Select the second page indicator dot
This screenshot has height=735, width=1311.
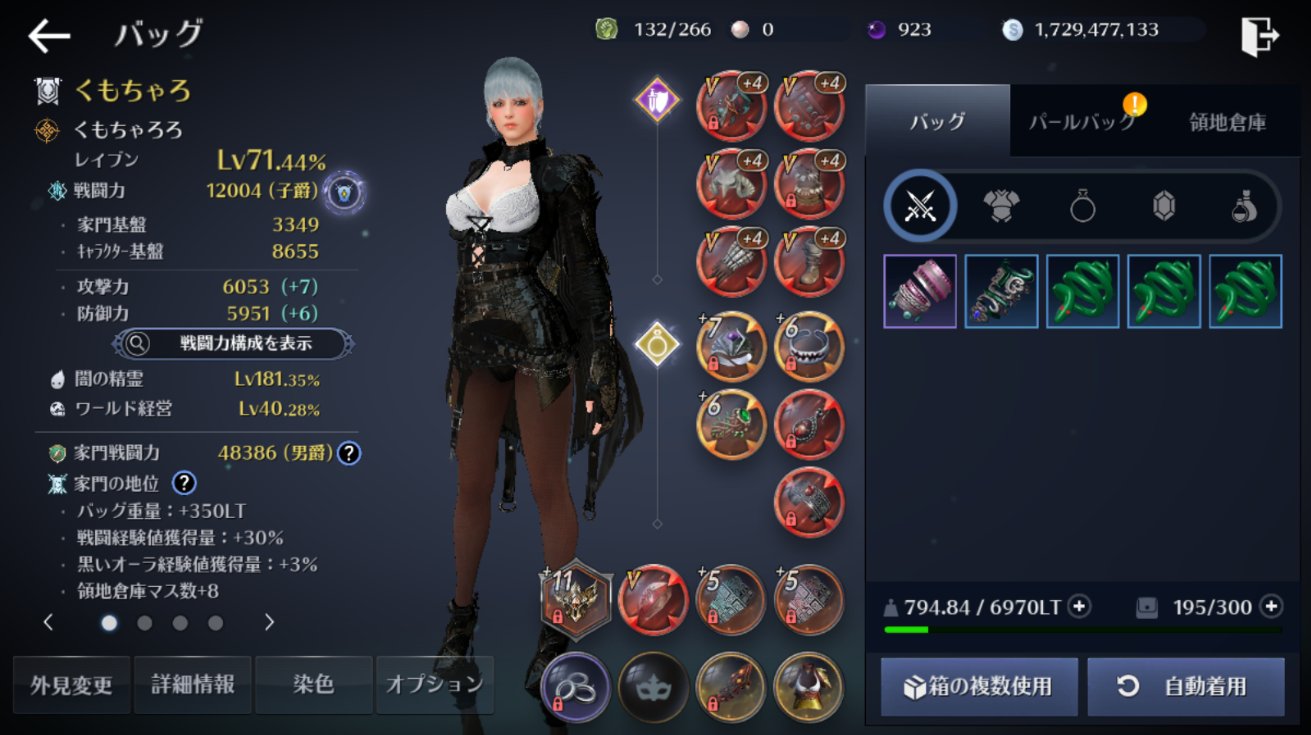145,623
